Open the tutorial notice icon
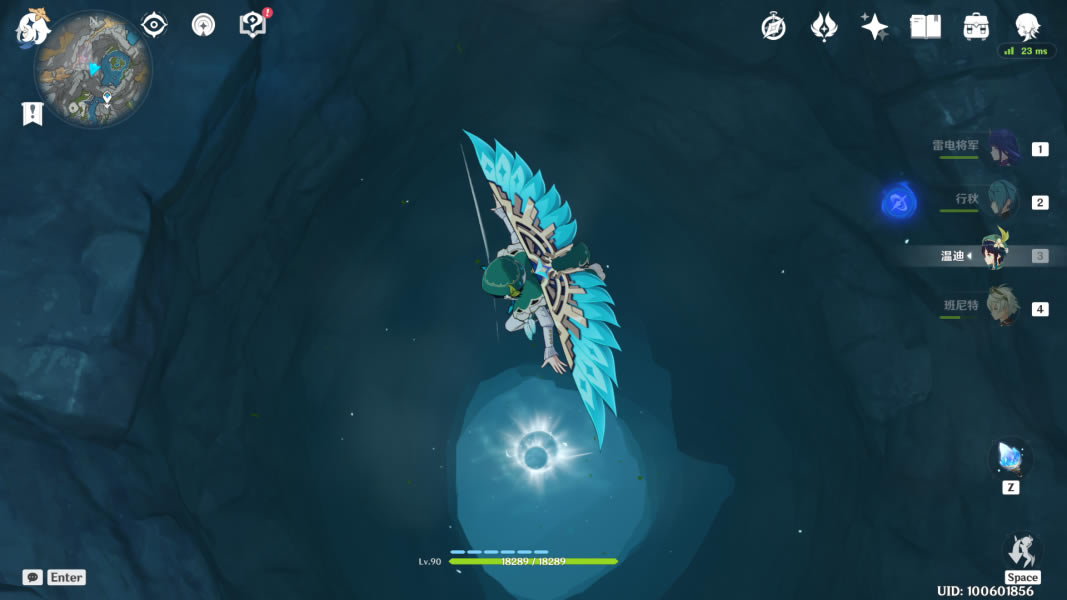The height and width of the screenshot is (600, 1067). [x=253, y=25]
